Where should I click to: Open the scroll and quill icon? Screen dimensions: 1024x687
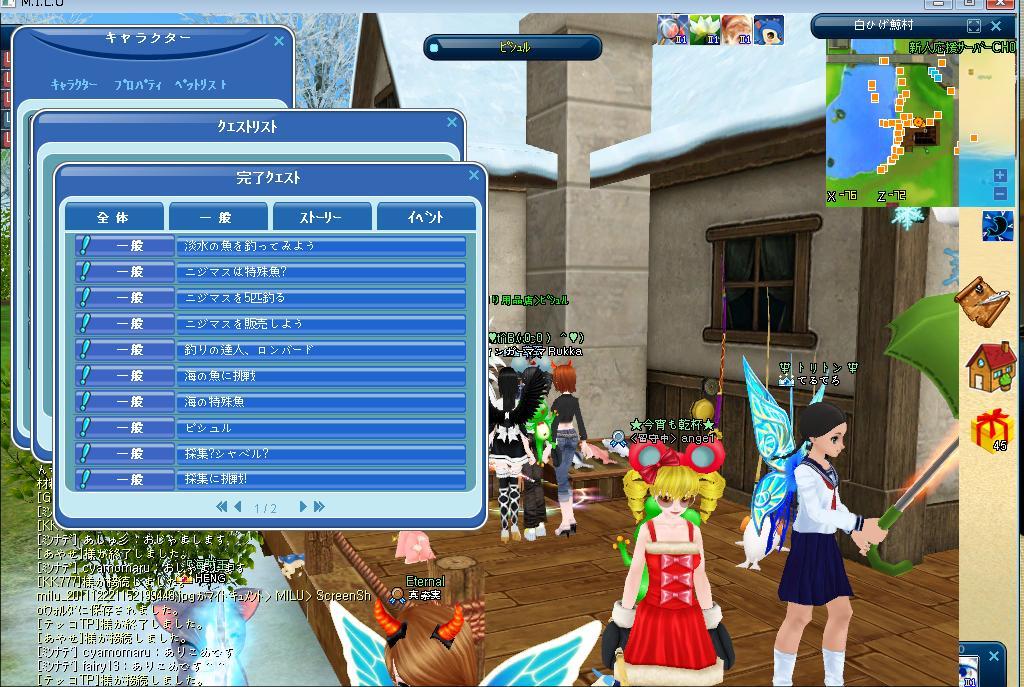coord(983,298)
